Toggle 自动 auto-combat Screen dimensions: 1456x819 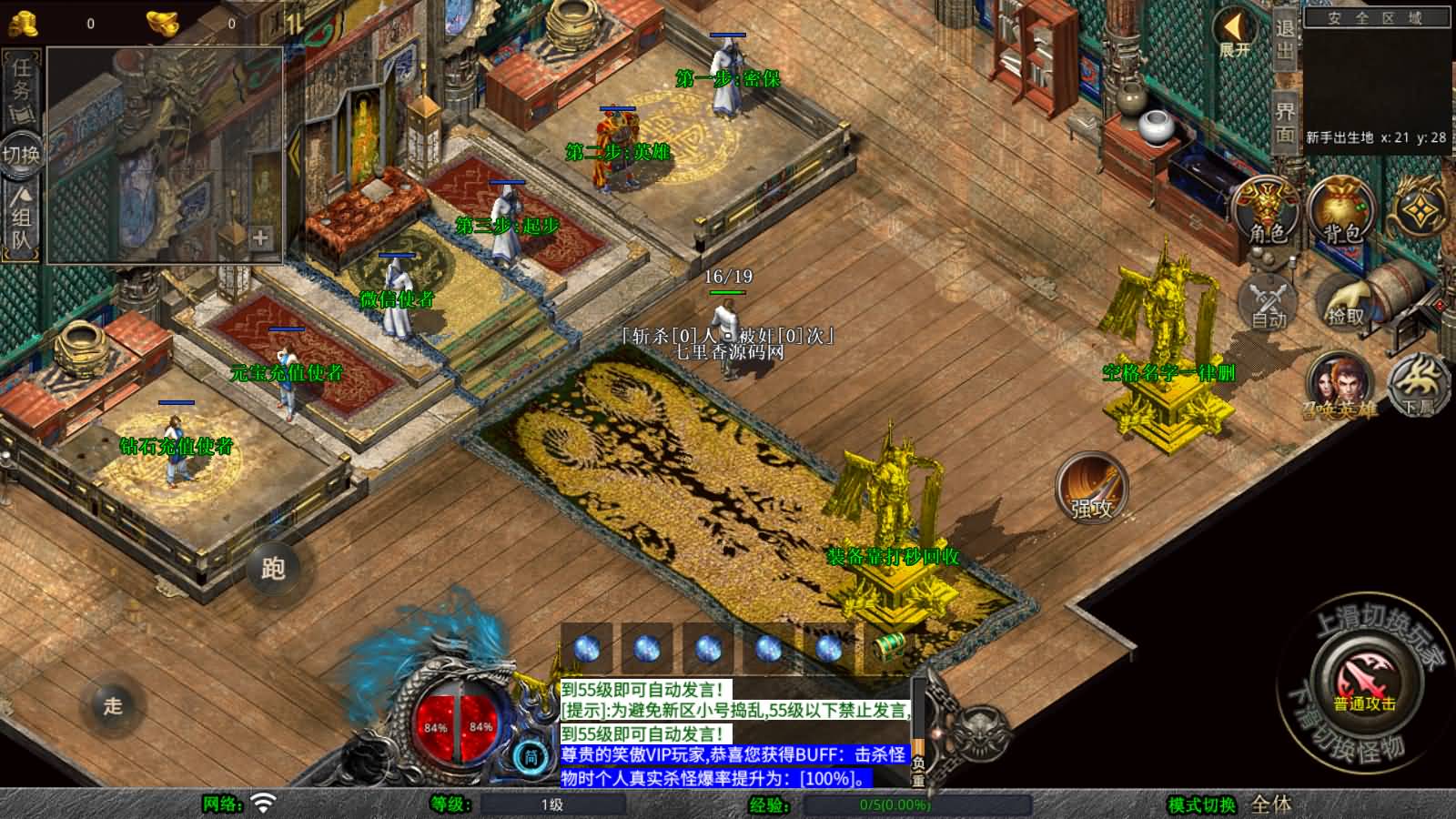coord(1269,300)
